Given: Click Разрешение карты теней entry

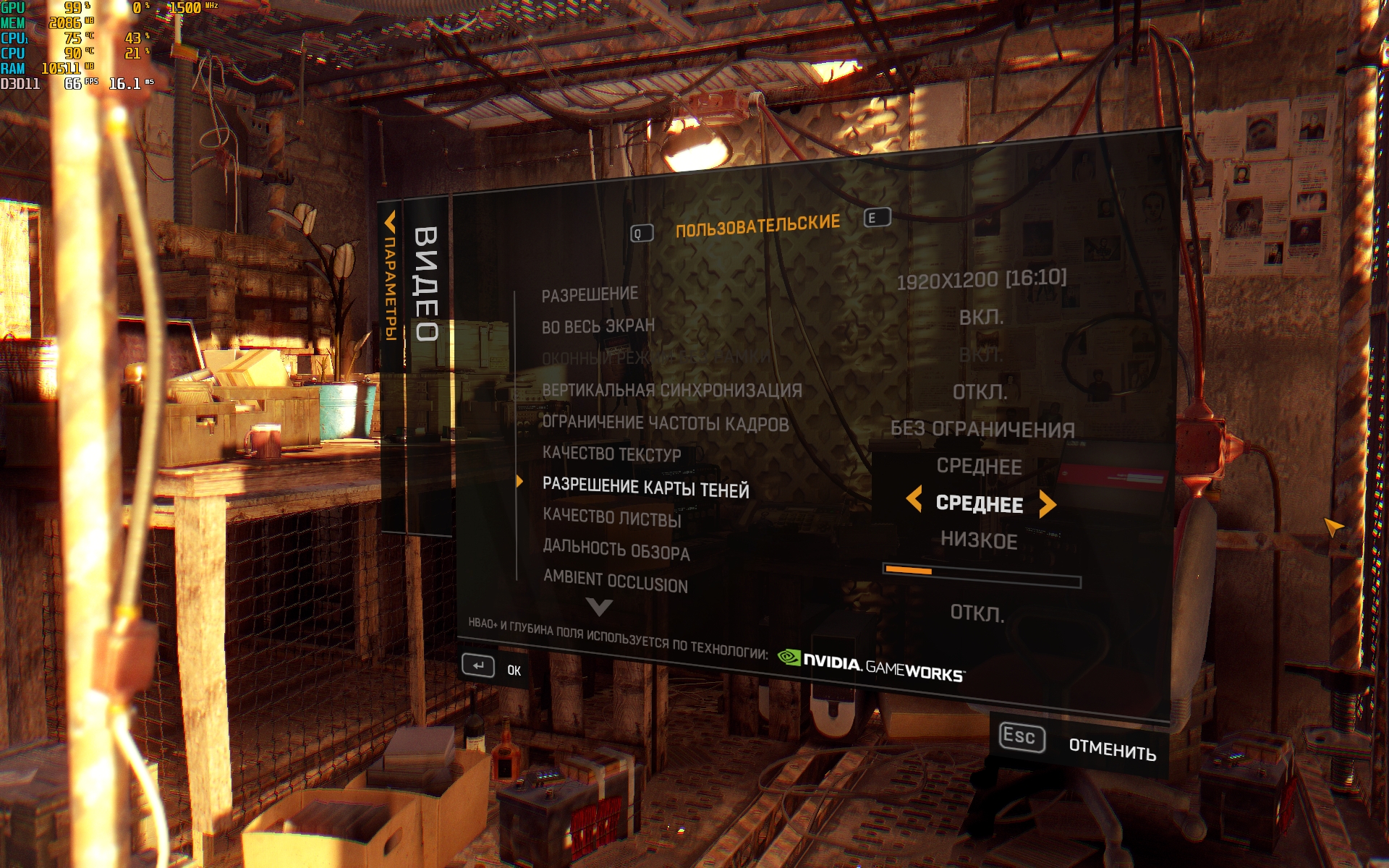Looking at the screenshot, I should pos(645,488).
